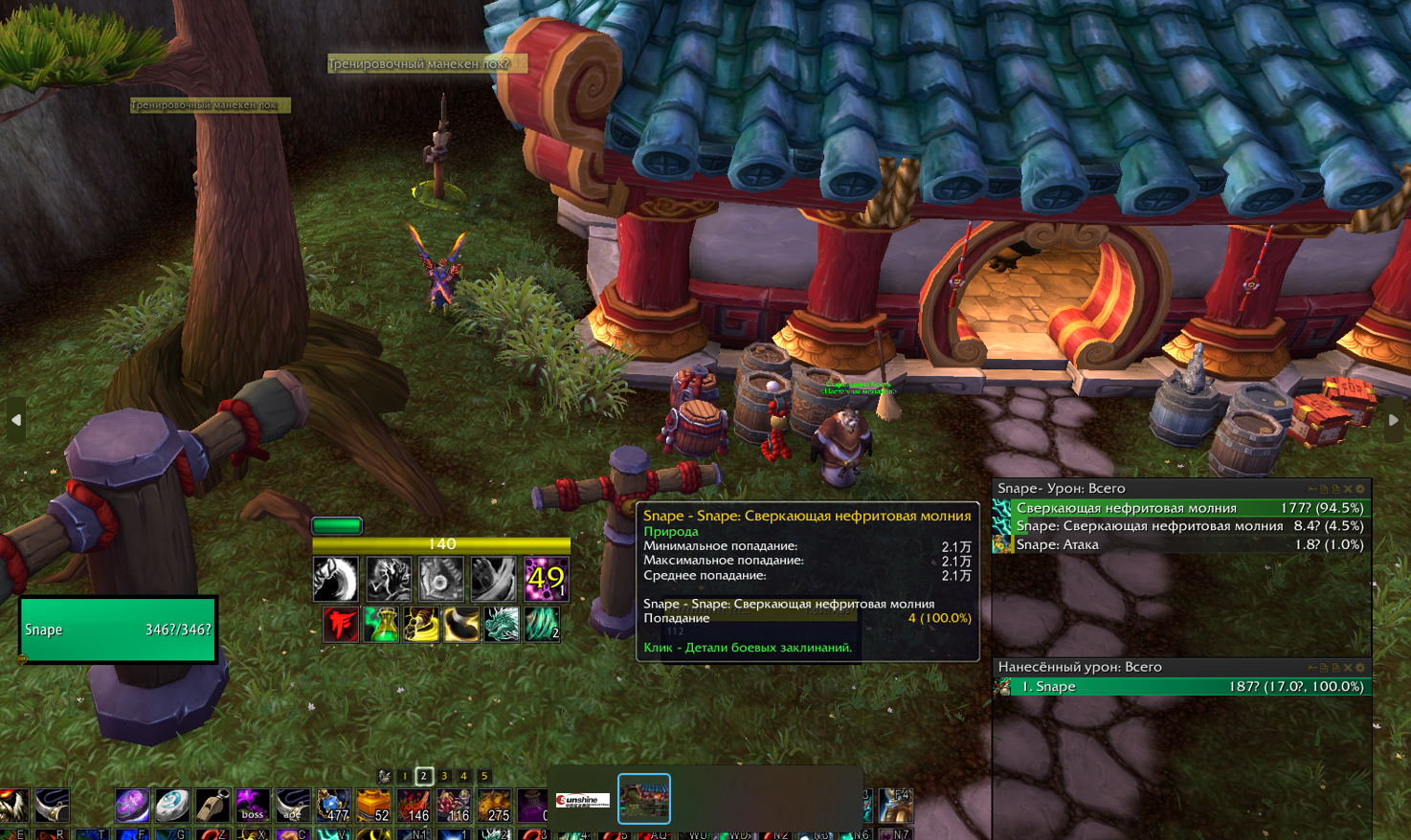This screenshot has width=1411, height=840.
Task: Use the green potion flask ability
Action: [381, 625]
